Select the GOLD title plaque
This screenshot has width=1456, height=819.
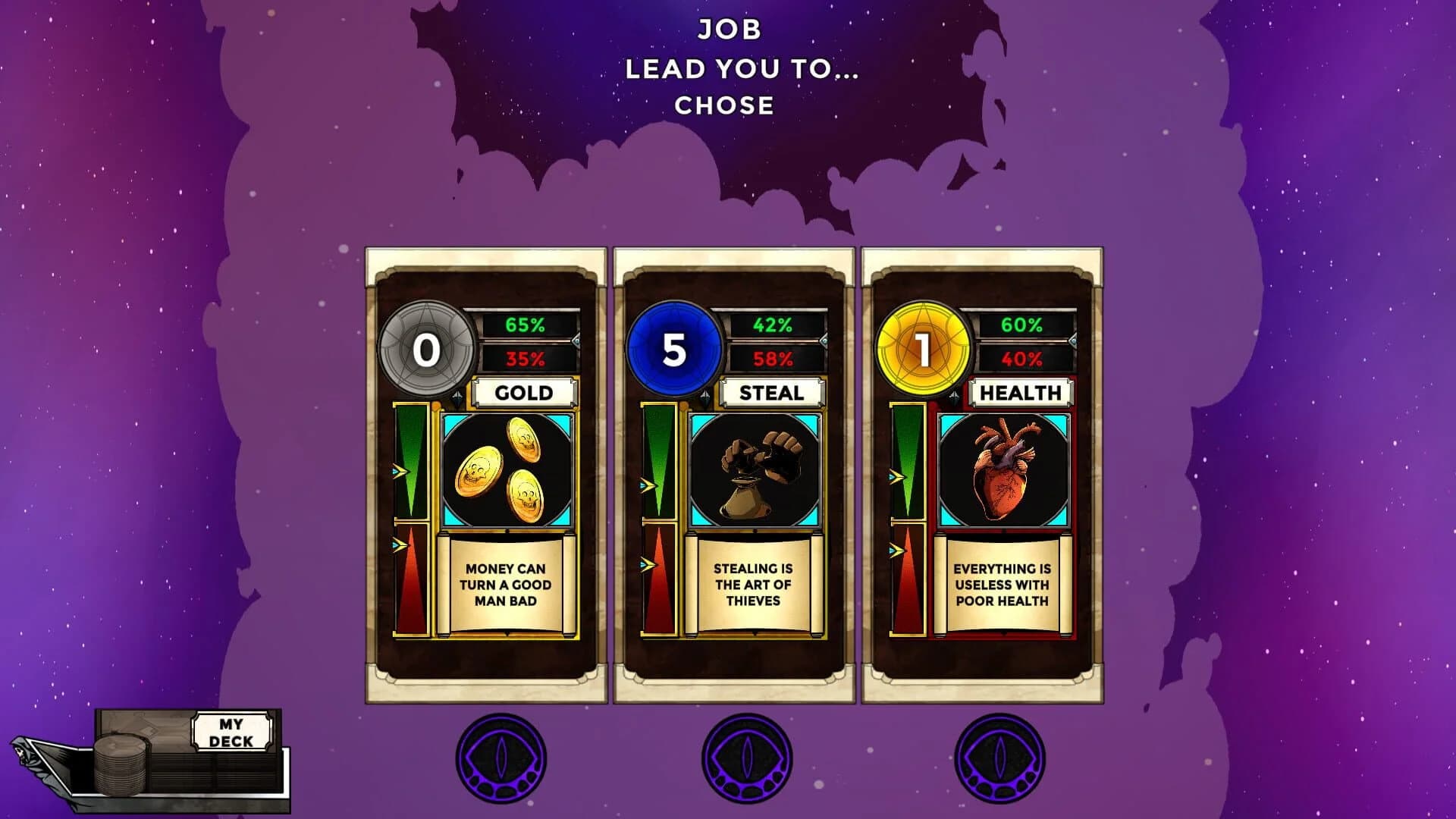coord(523,393)
